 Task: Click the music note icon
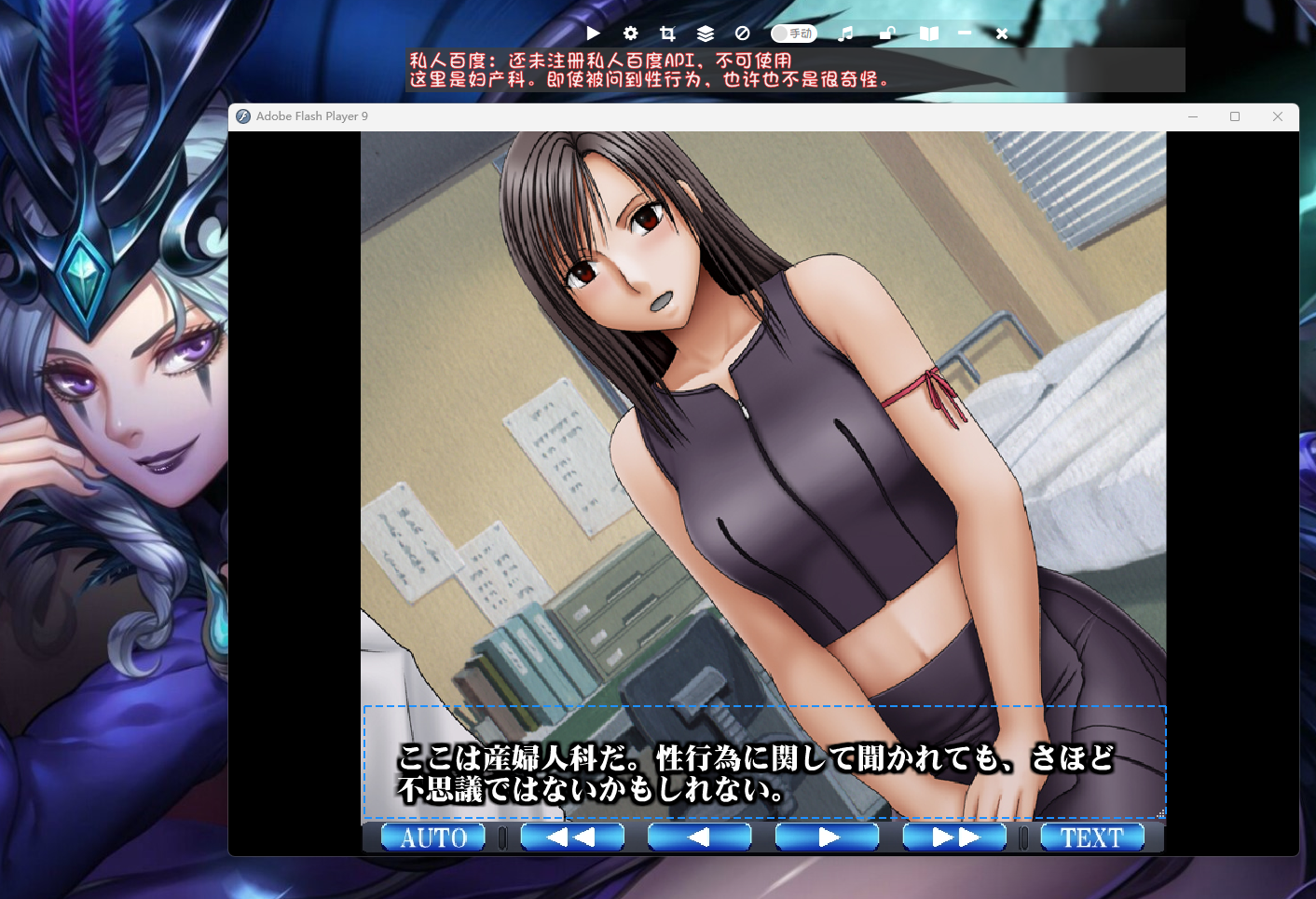click(845, 34)
